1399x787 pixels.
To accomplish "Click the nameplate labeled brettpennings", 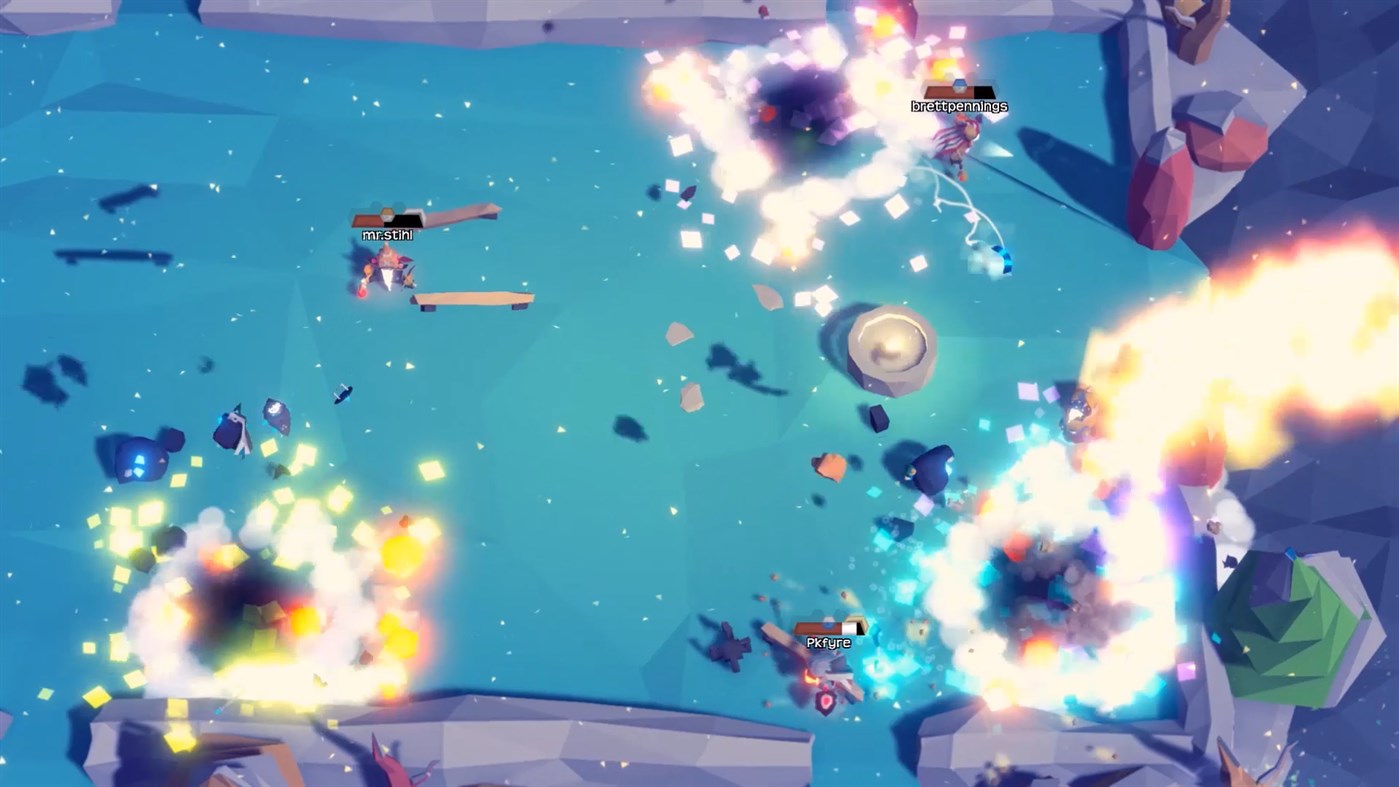I will click(960, 105).
